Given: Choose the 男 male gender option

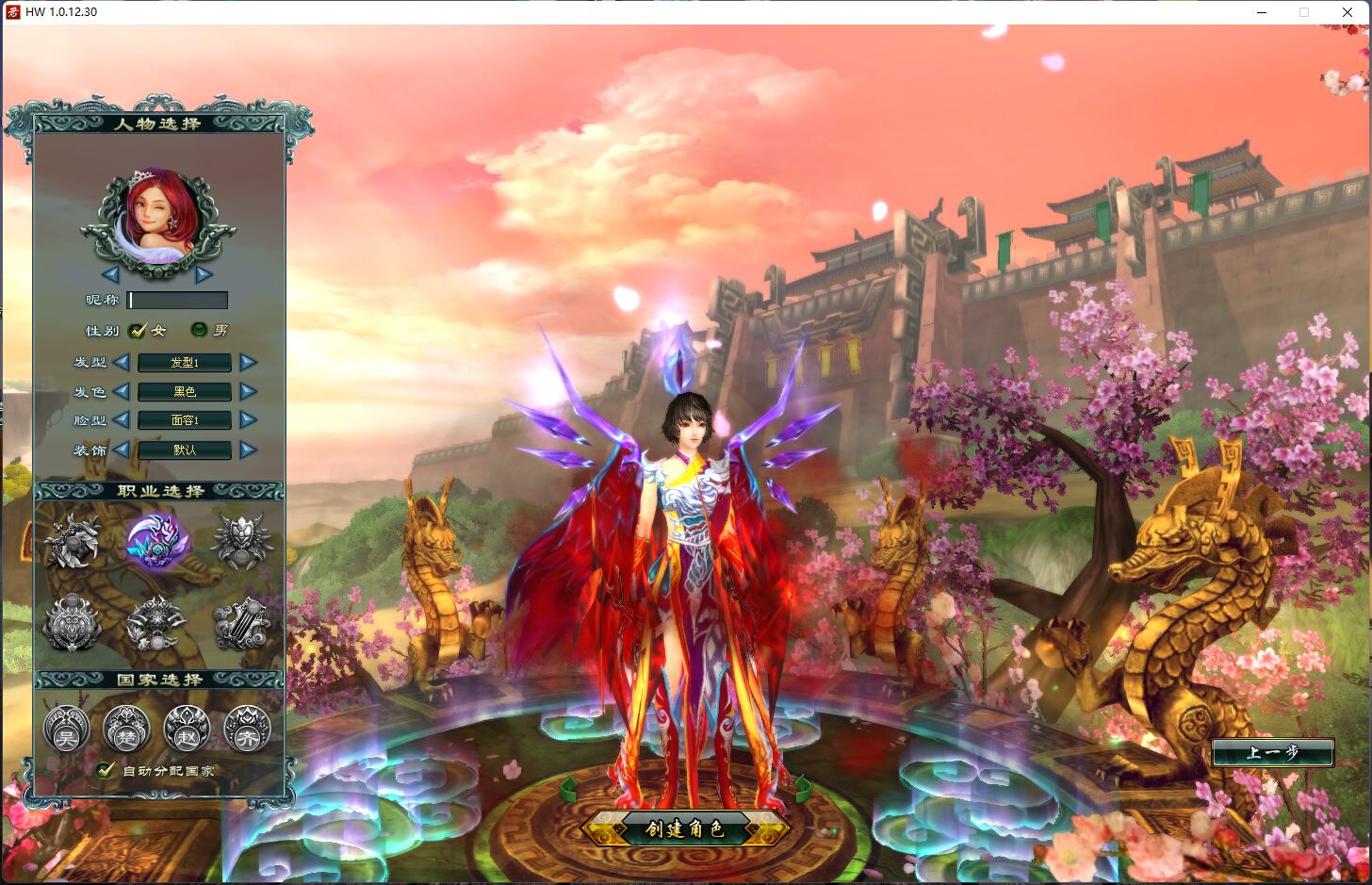Looking at the screenshot, I should (199, 330).
